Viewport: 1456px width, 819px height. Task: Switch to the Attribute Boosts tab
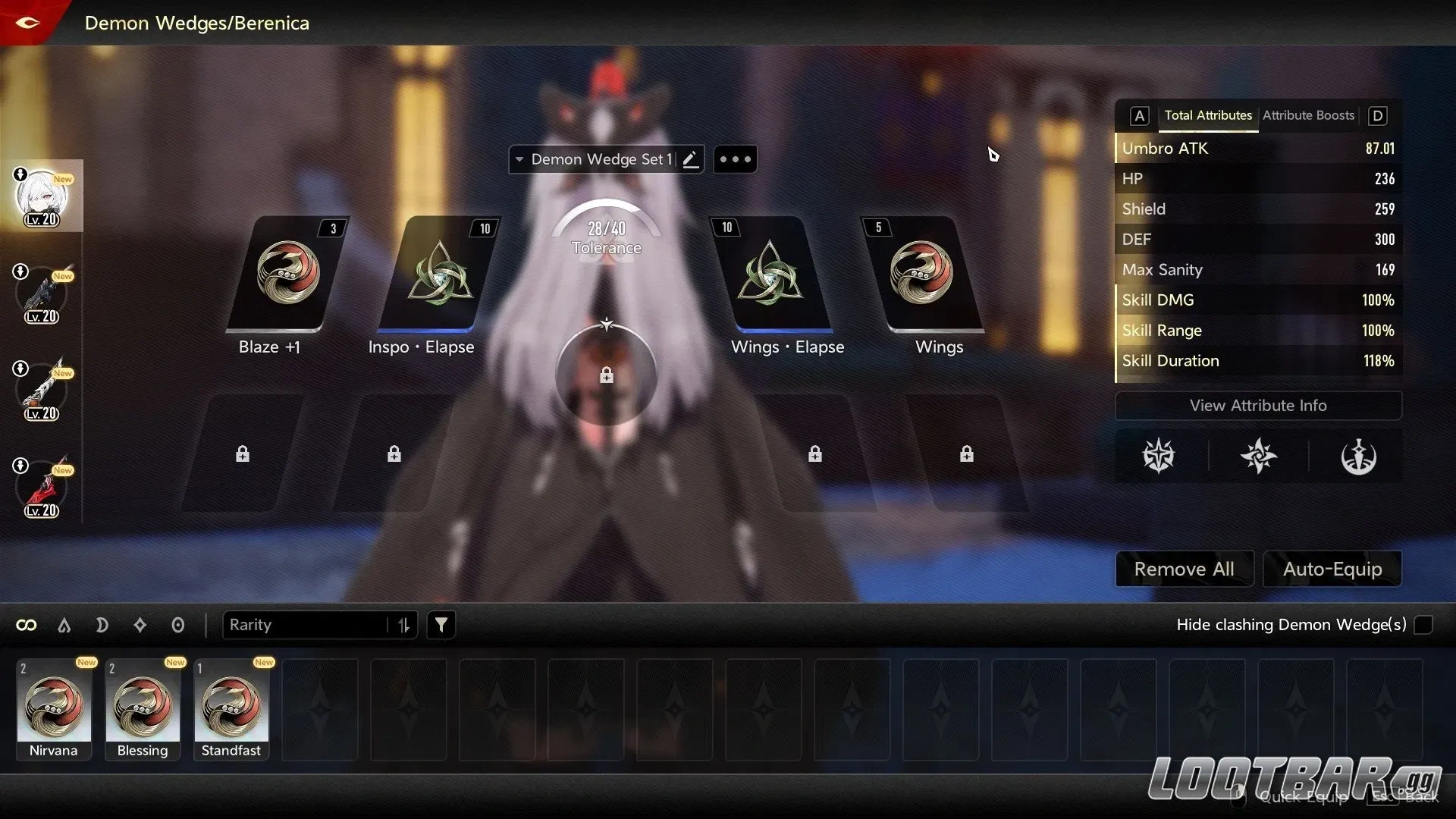[1307, 115]
